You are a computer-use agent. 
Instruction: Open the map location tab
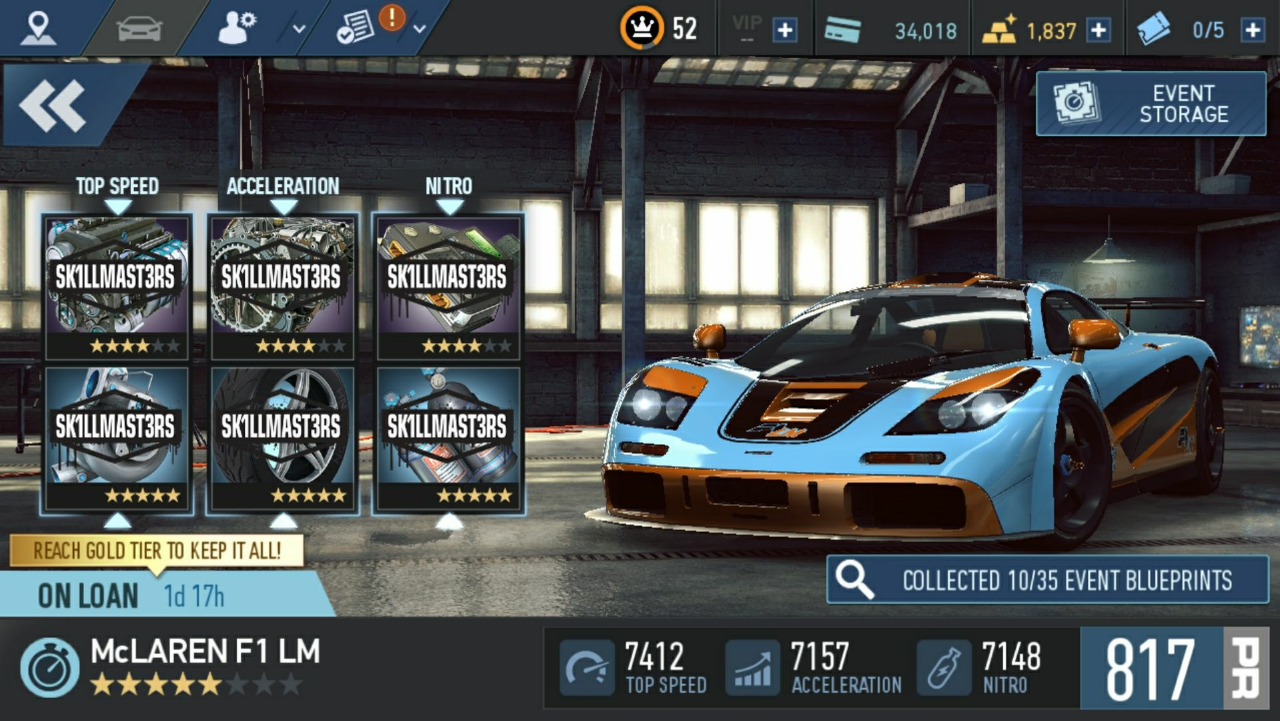[x=39, y=28]
